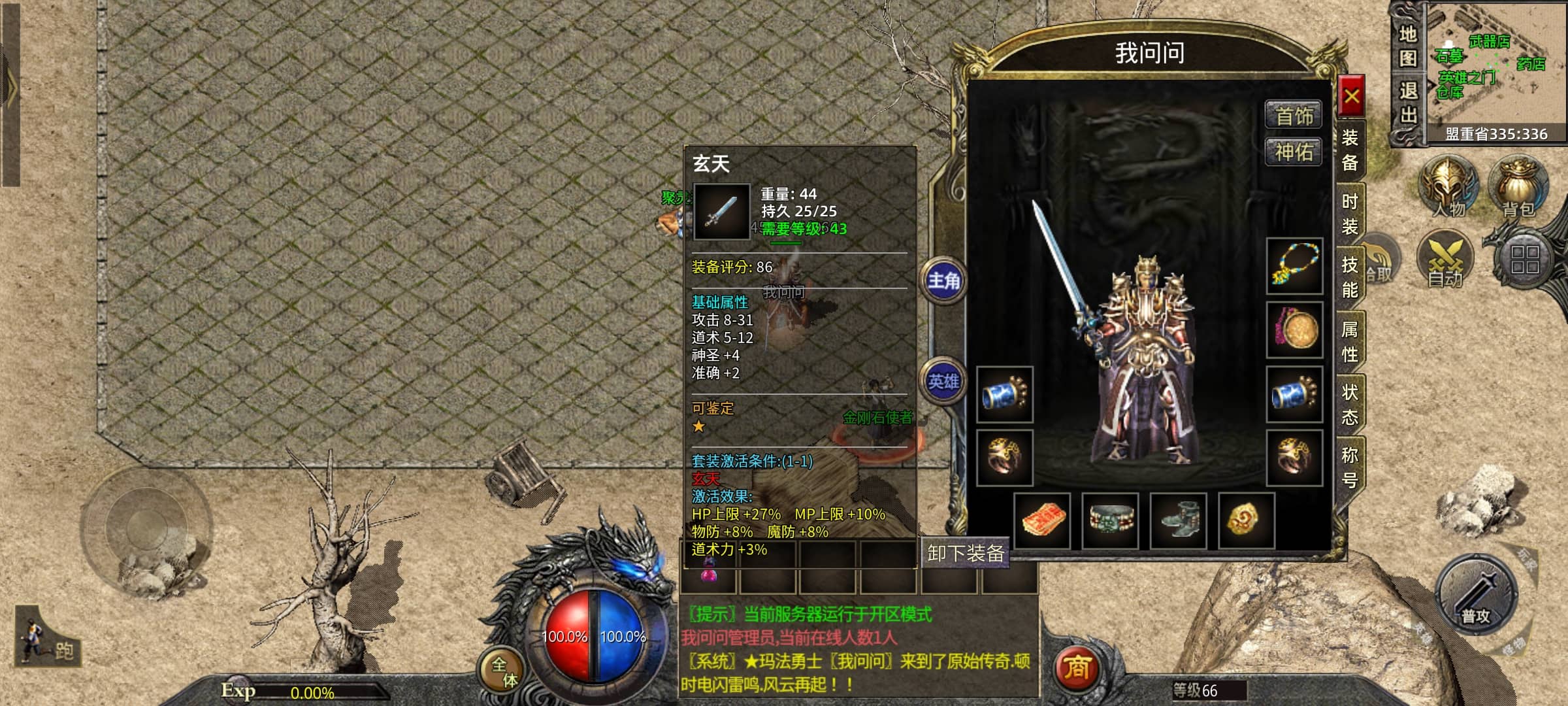Select the necklace equipment slot
The height and width of the screenshot is (706, 1568).
click(1294, 266)
